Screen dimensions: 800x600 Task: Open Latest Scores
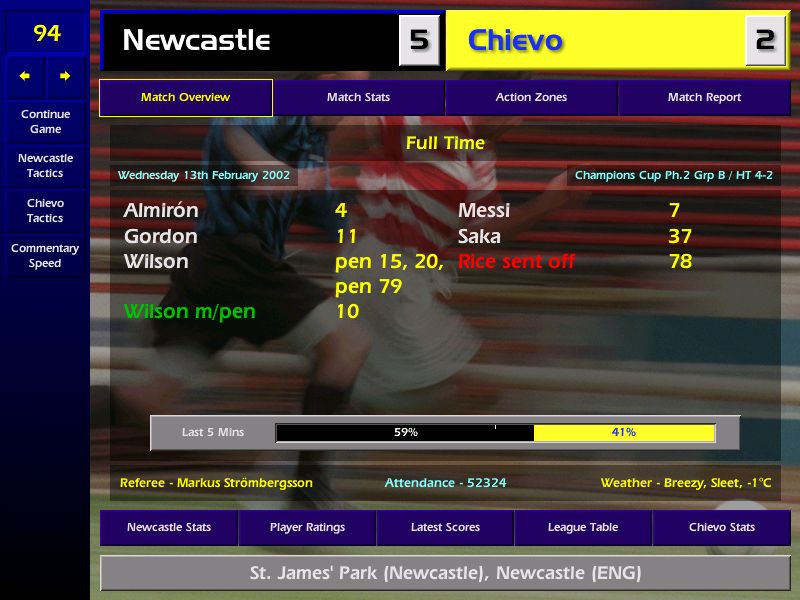(445, 527)
